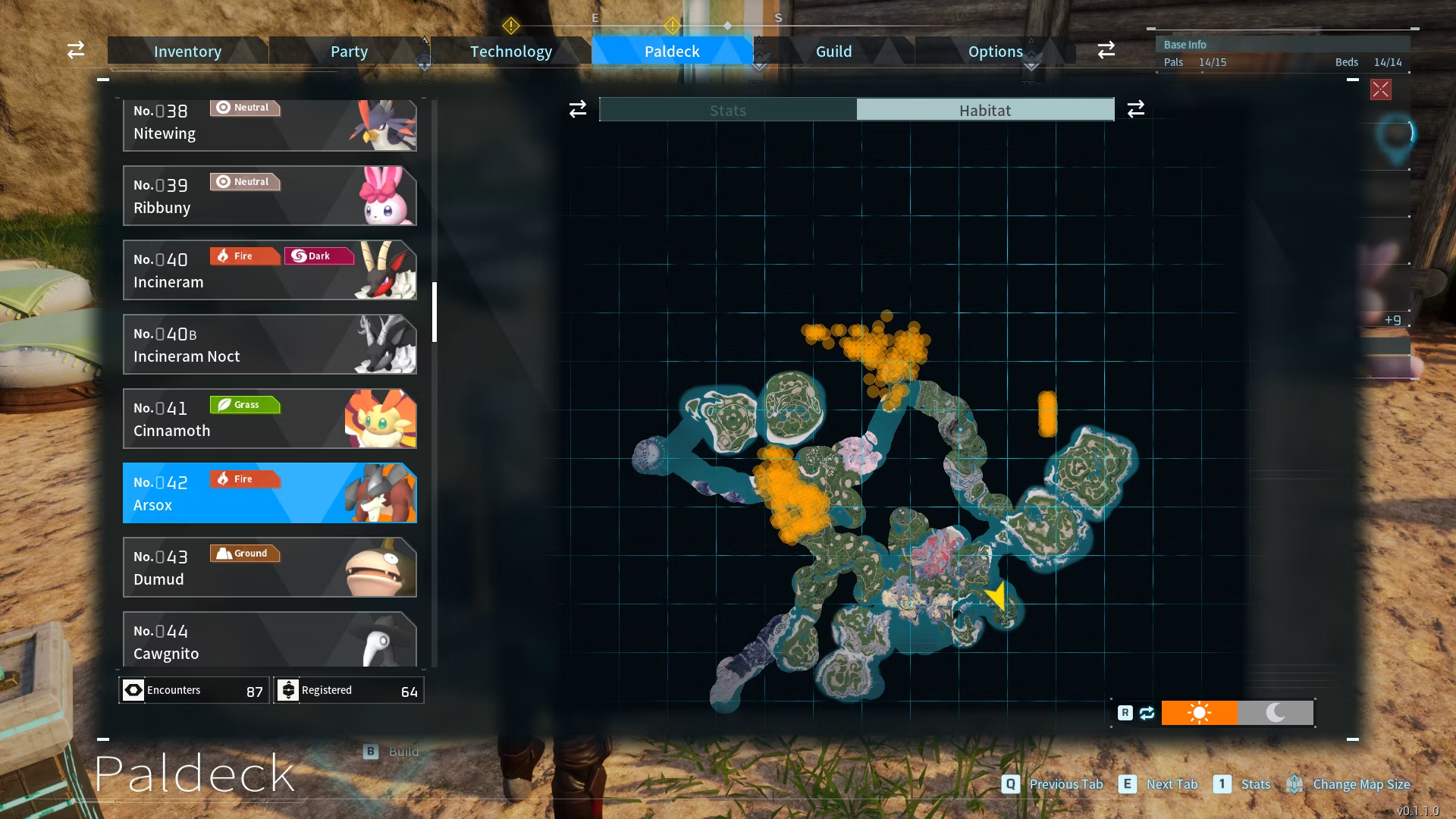This screenshot has width=1456, height=819.
Task: Show the Stats panel for Arsox
Action: [x=728, y=110]
